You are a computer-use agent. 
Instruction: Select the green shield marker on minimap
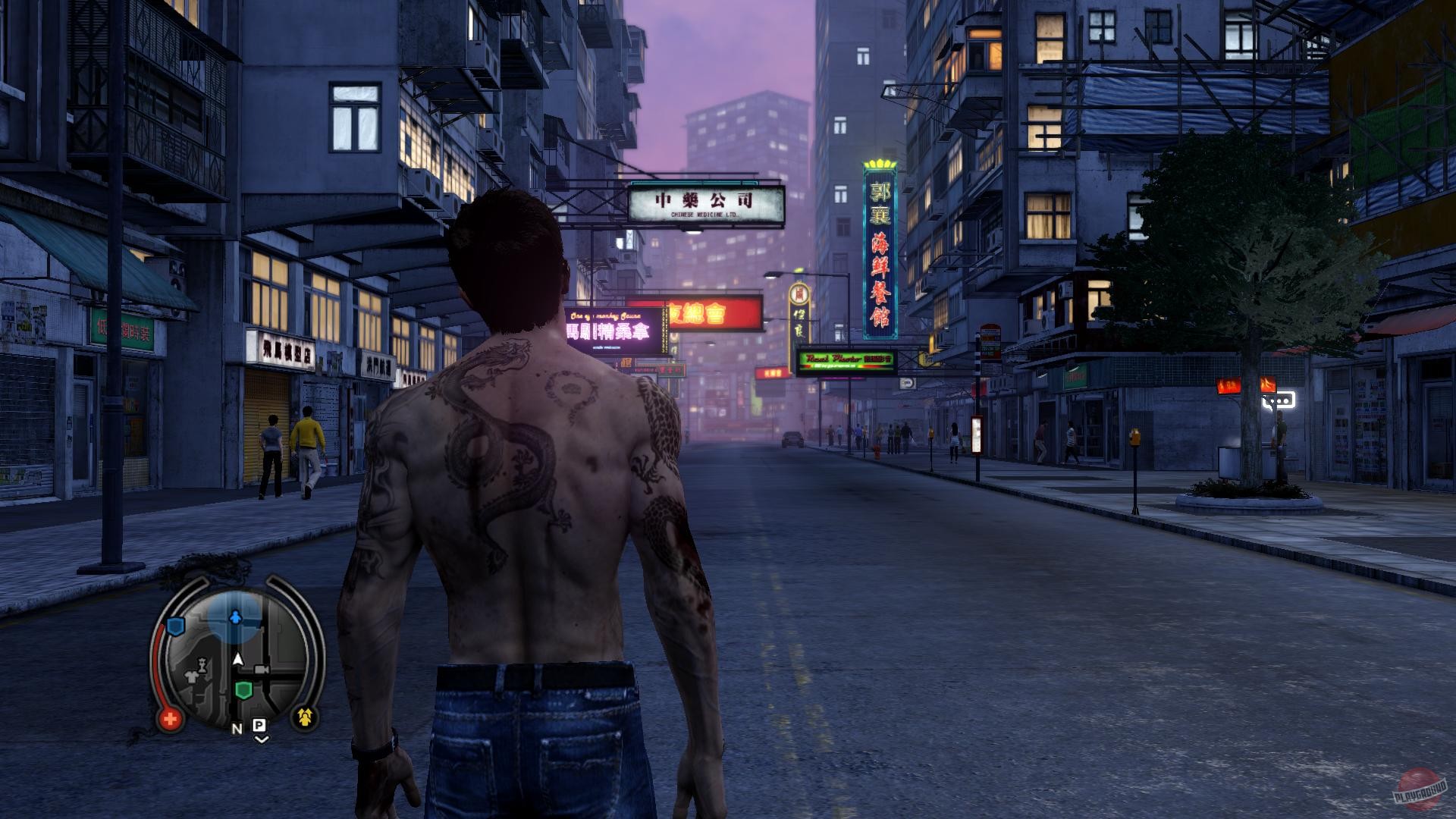tap(243, 690)
